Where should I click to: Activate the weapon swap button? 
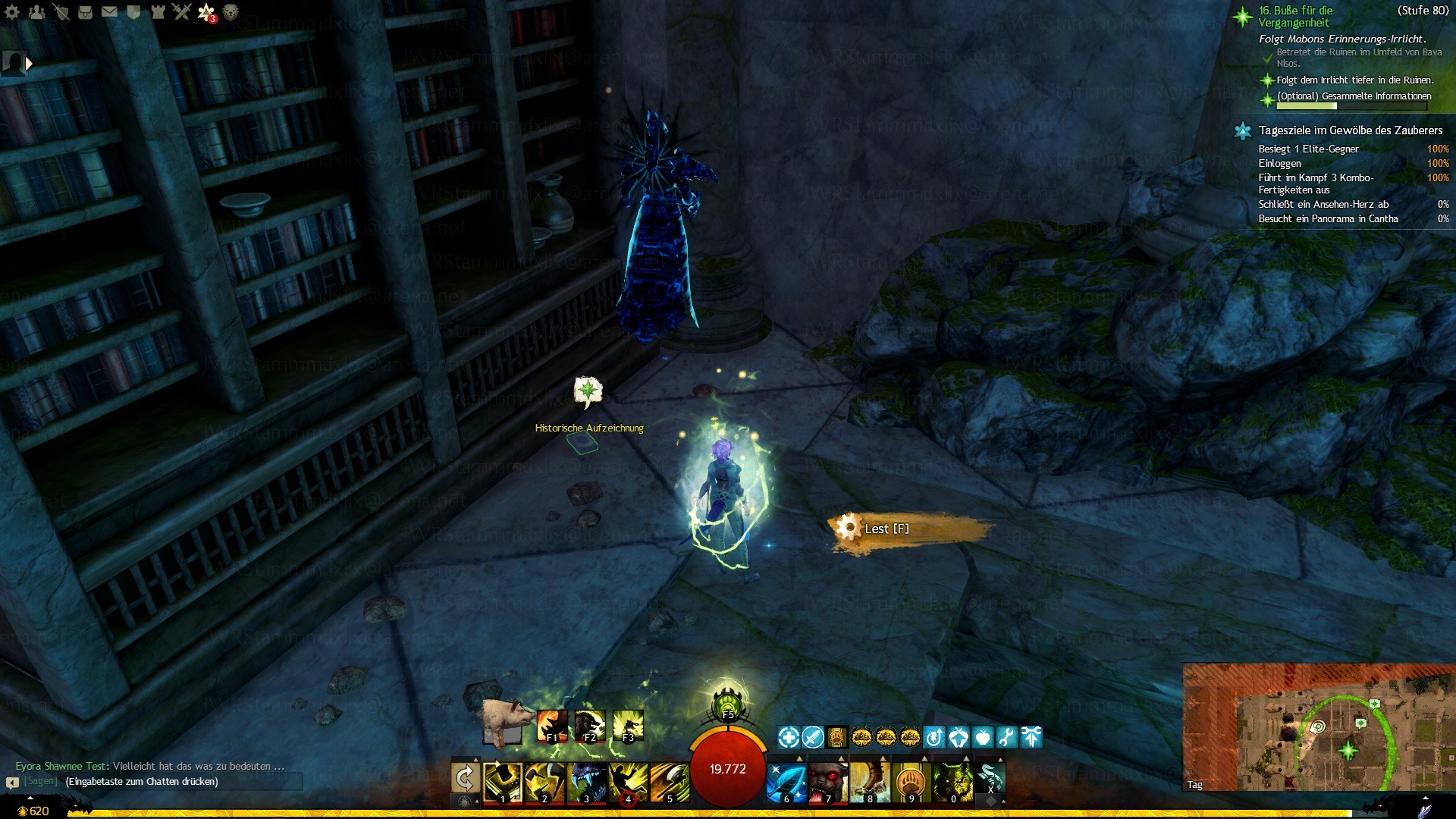465,779
